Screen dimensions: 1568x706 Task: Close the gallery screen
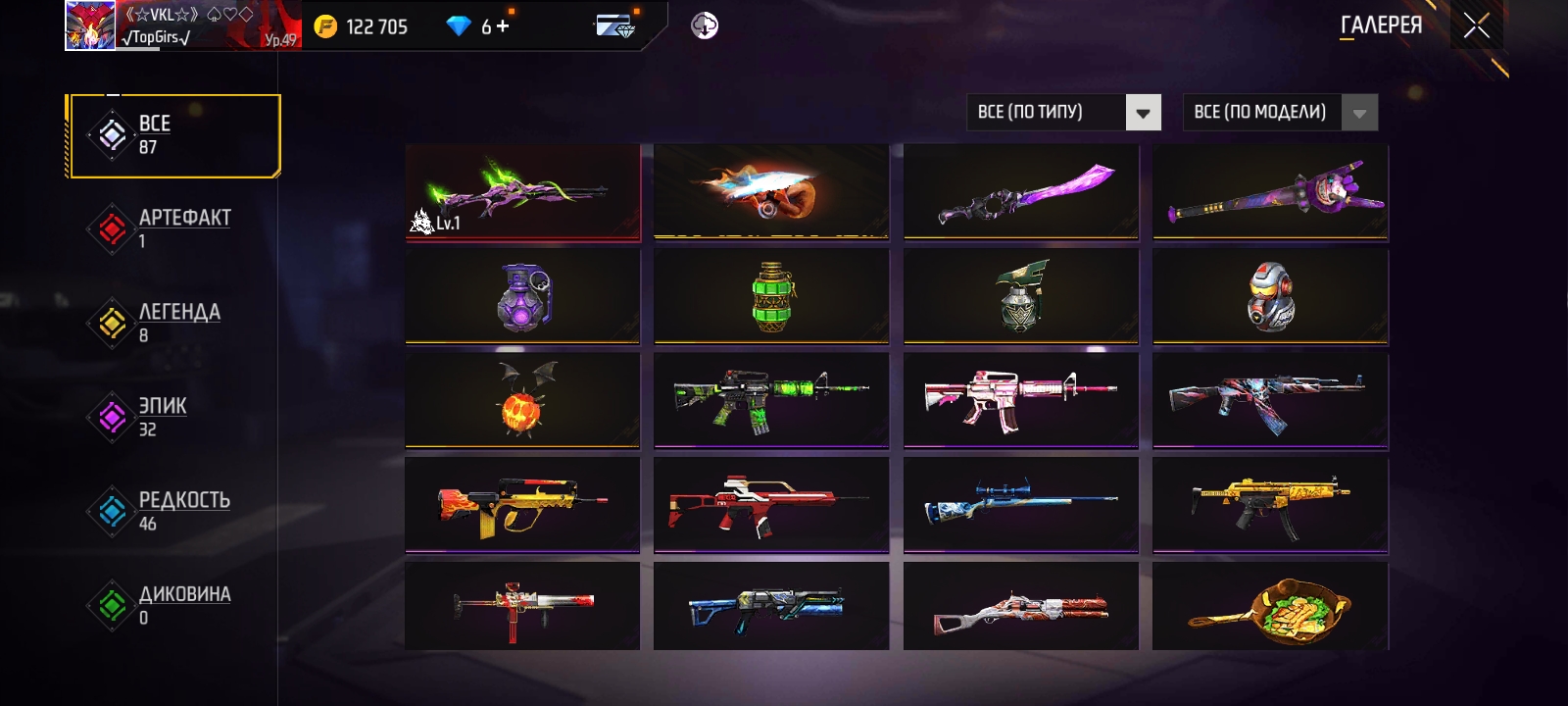[1476, 26]
